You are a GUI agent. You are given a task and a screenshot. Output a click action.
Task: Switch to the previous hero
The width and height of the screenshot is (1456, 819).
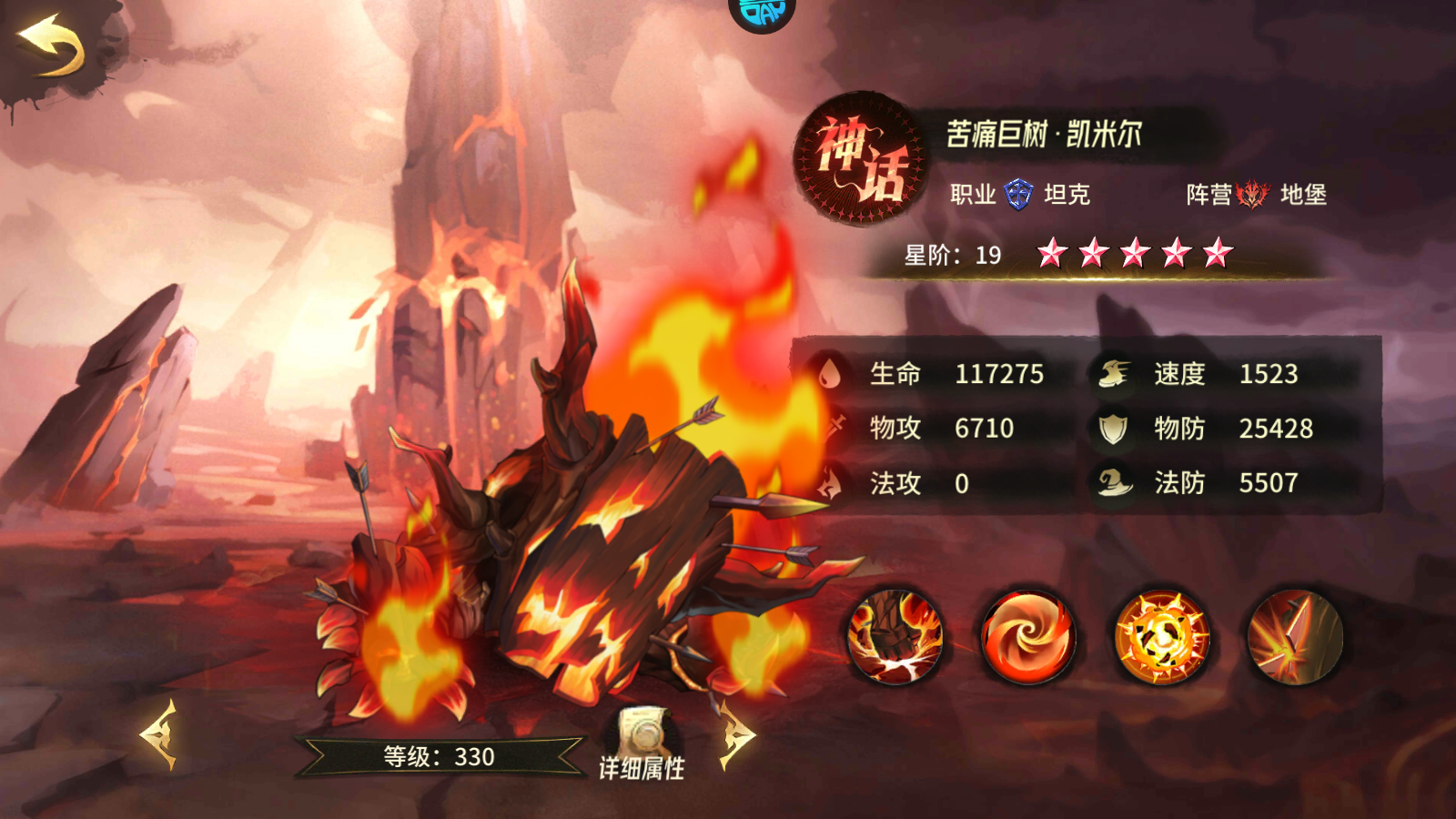point(158,733)
